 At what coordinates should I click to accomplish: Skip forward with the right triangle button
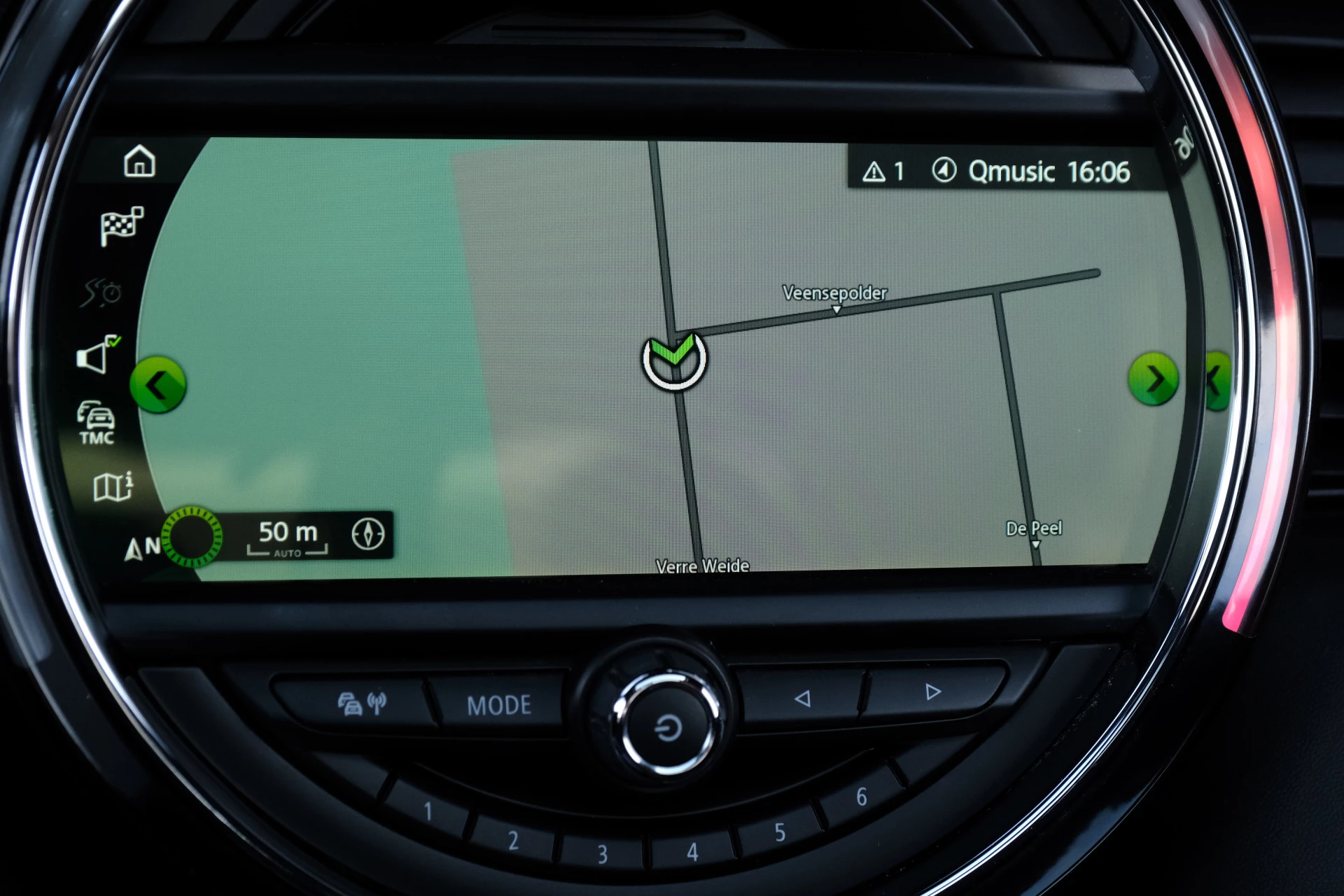(x=932, y=692)
